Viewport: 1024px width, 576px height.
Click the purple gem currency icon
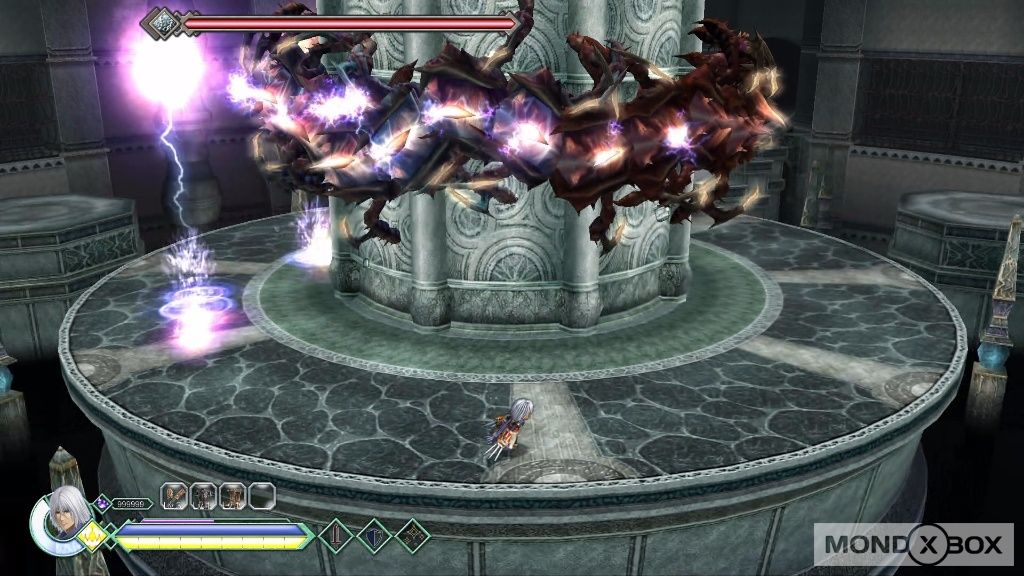click(x=102, y=503)
